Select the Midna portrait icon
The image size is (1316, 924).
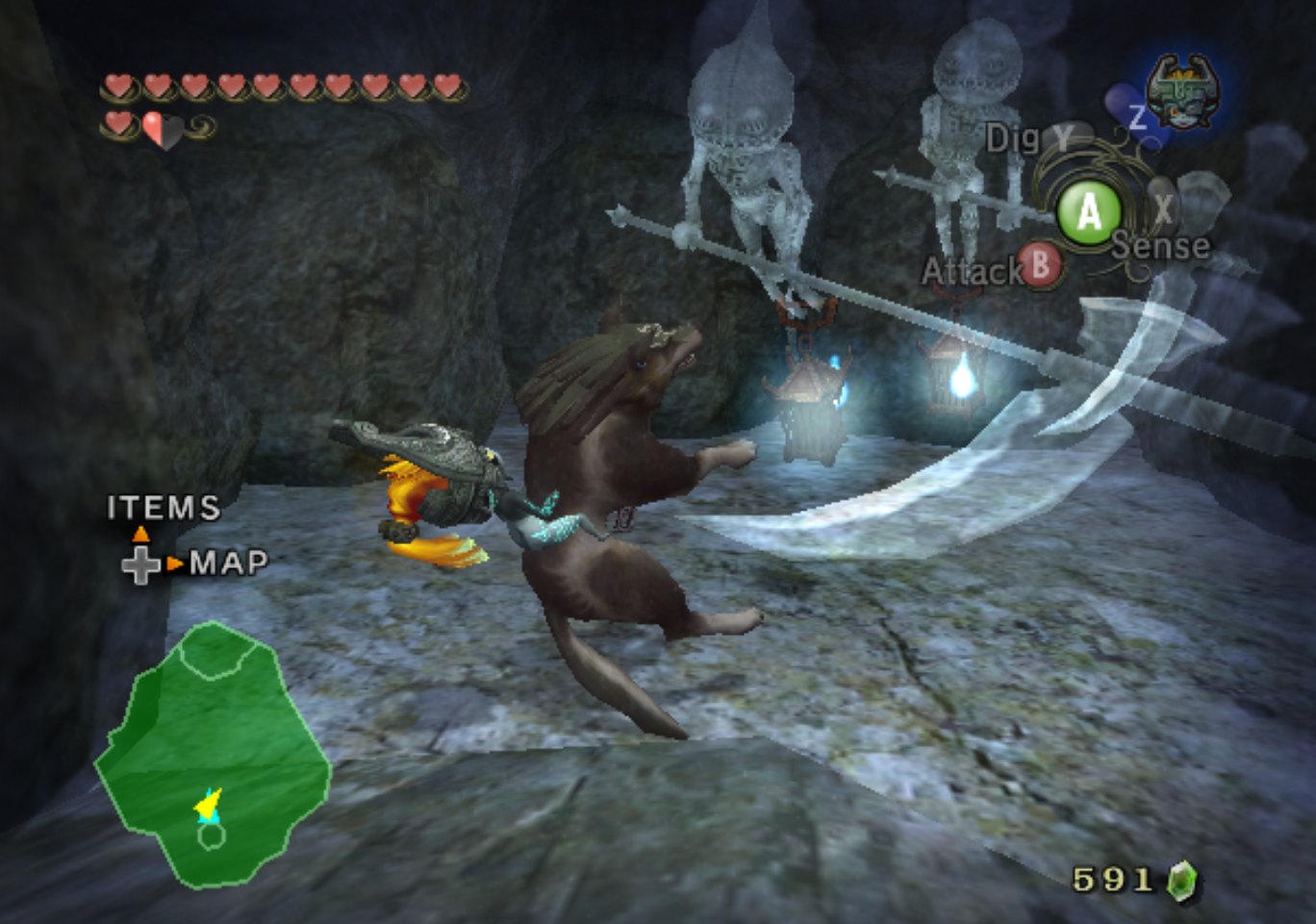(1183, 92)
